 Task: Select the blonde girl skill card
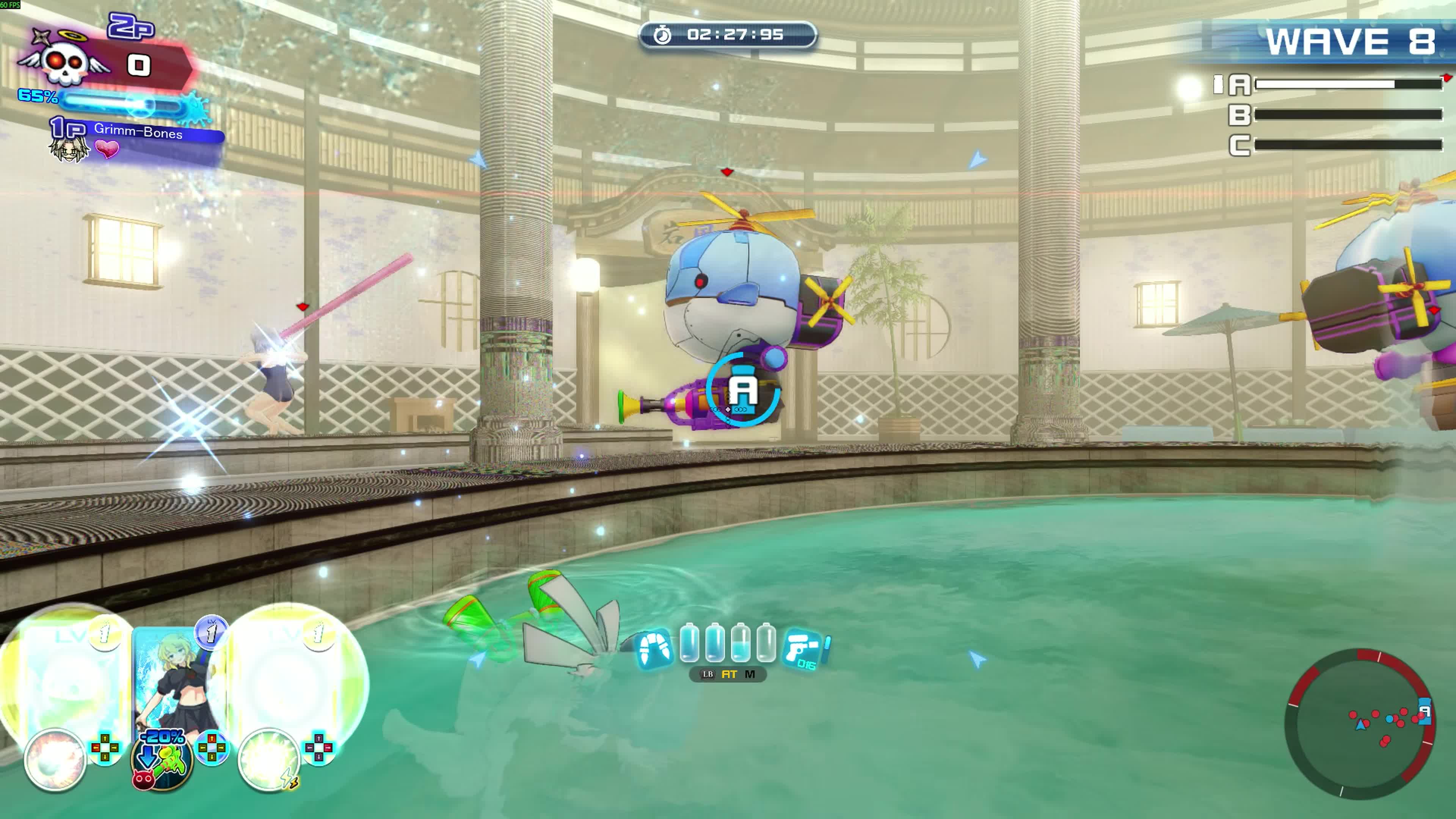click(x=175, y=678)
